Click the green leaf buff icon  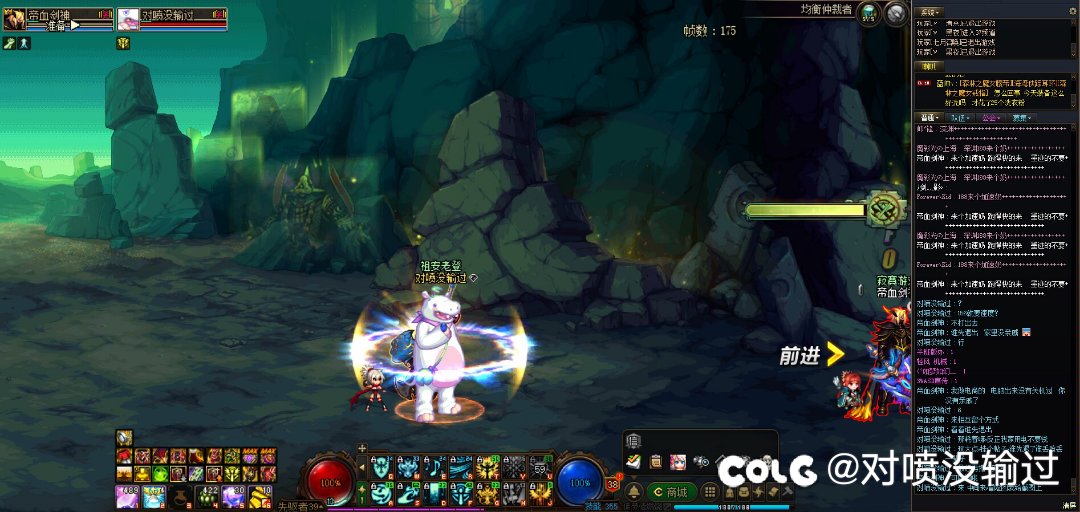(x=9, y=43)
